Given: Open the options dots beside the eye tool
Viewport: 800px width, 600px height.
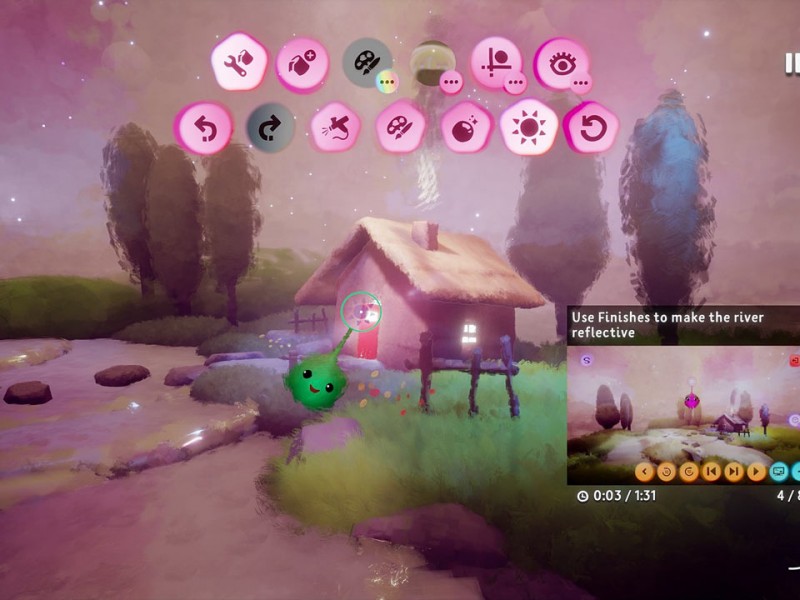Looking at the screenshot, I should (x=580, y=82).
